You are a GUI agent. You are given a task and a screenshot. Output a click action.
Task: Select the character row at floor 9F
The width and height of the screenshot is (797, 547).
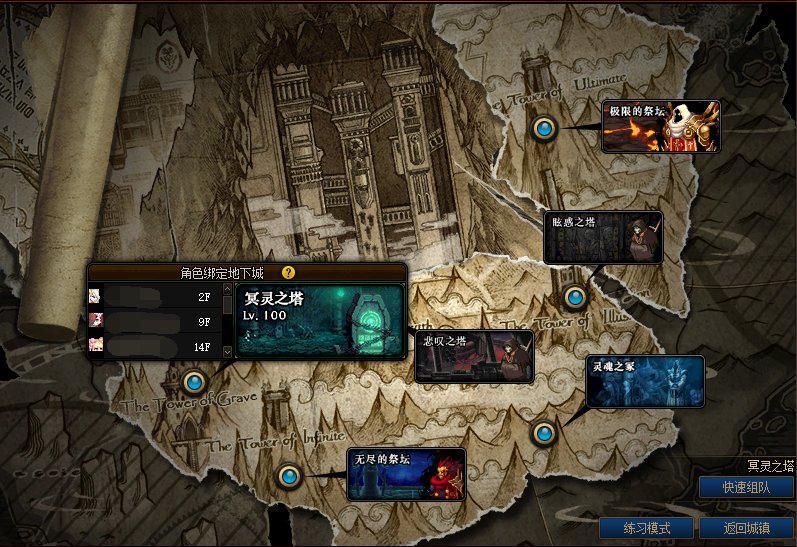[x=154, y=321]
